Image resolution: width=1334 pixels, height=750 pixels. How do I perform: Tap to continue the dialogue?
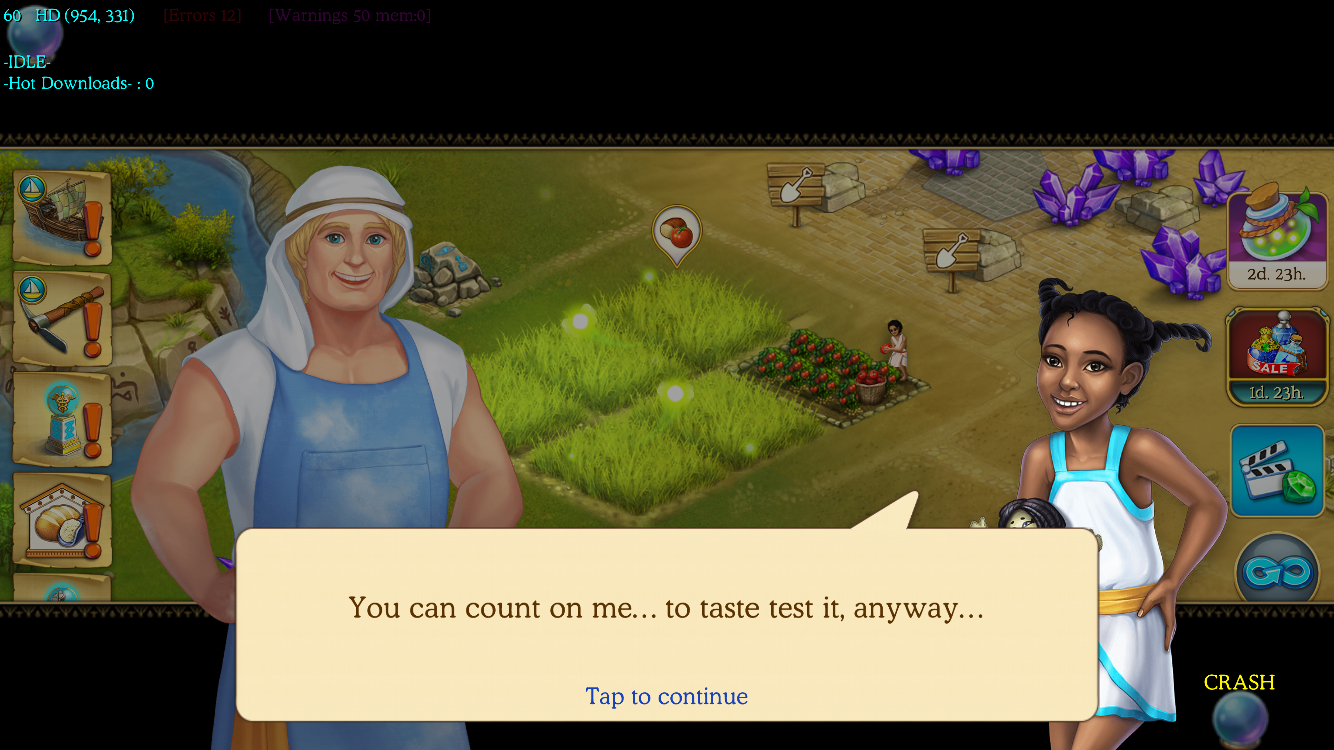tap(666, 696)
